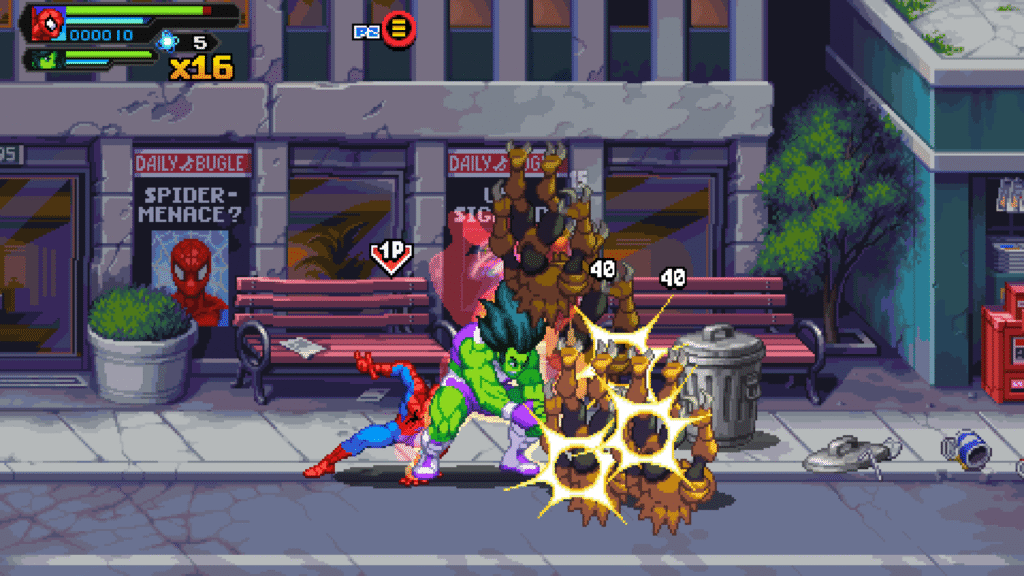Viewport: 1024px width, 576px height.
Task: Click the blue atom special-energy icon
Action: pyautogui.click(x=166, y=42)
